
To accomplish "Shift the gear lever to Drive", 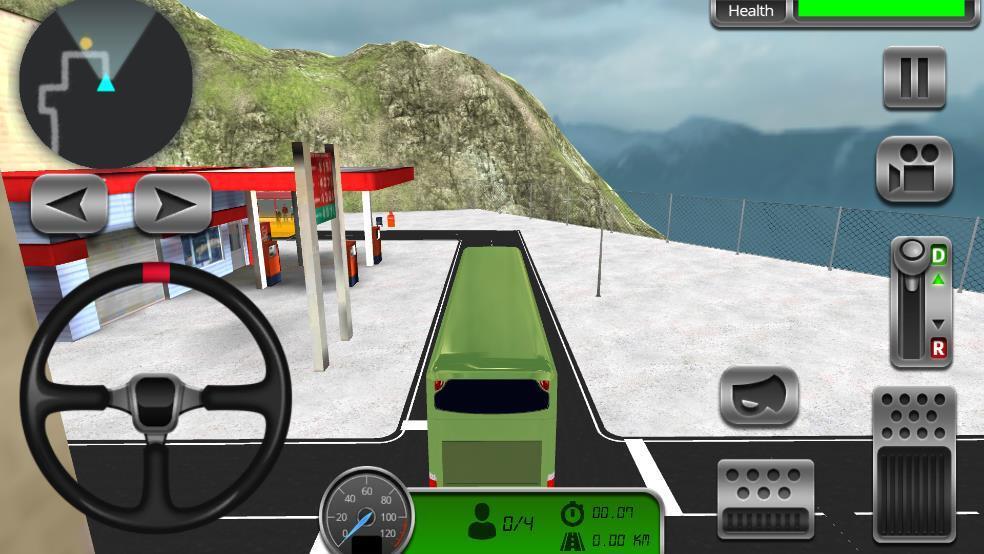I will pyautogui.click(x=938, y=256).
